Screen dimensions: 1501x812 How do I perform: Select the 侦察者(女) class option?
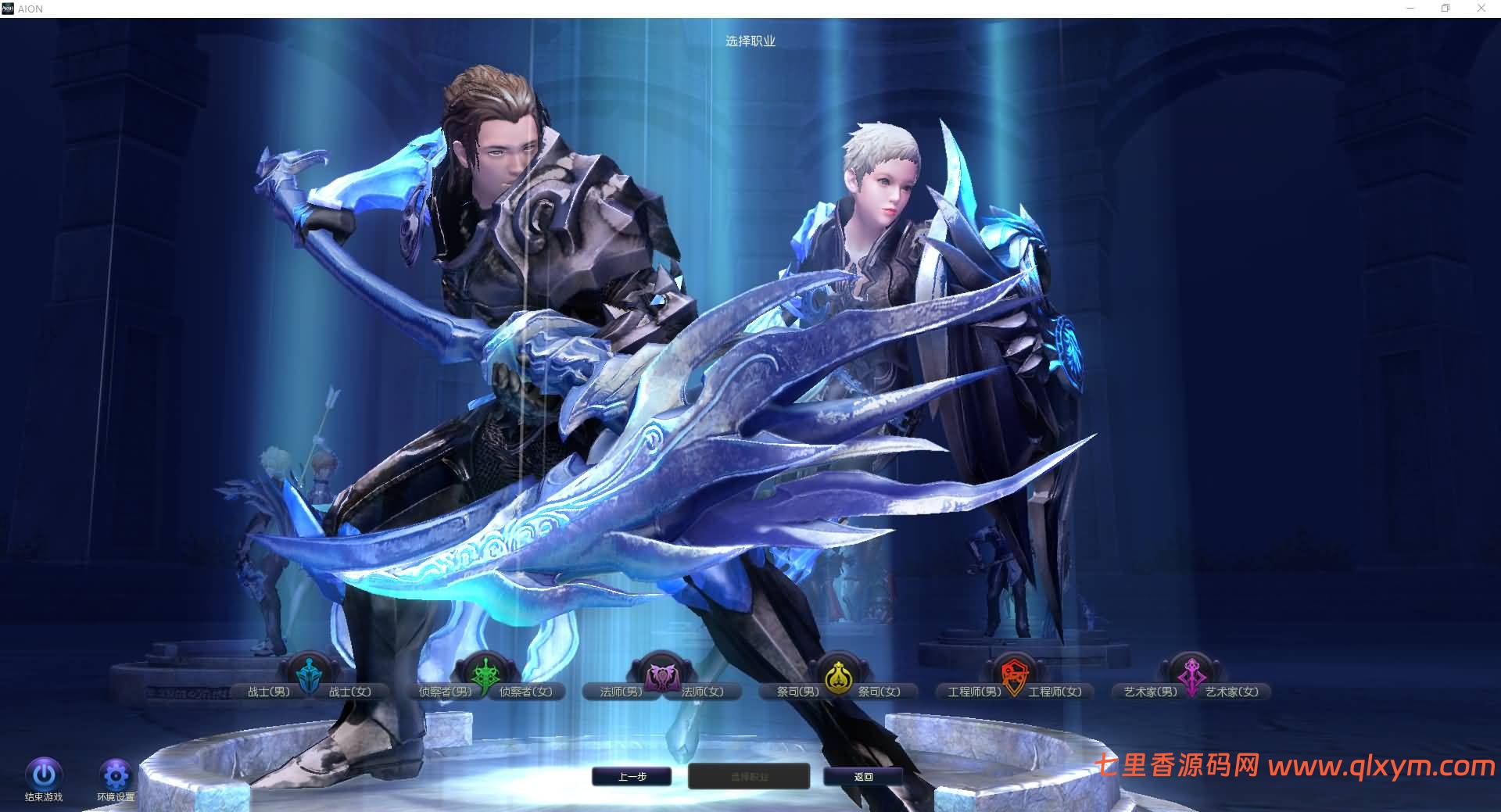[528, 692]
